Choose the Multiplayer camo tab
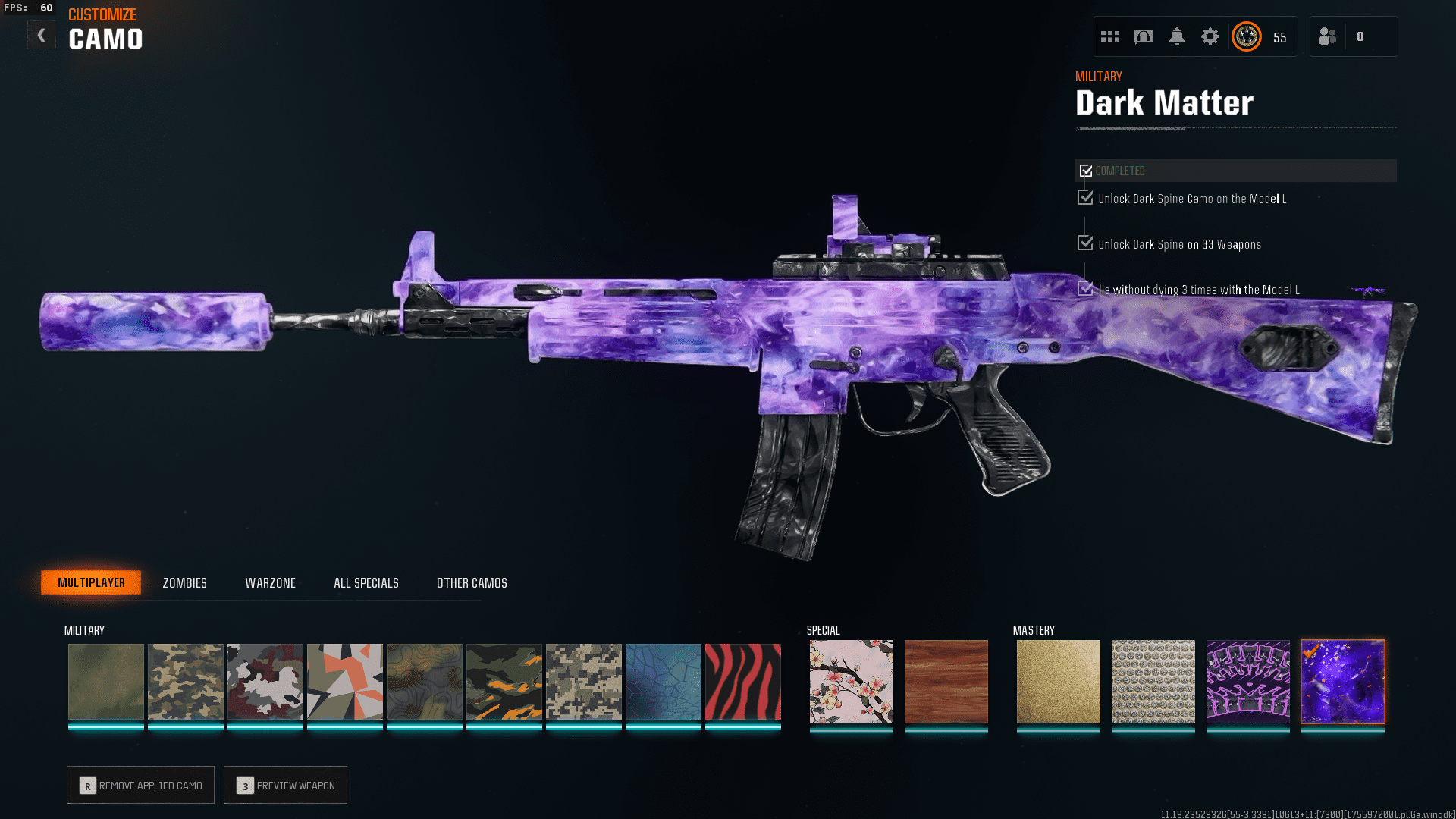The image size is (1456, 819). click(x=91, y=582)
